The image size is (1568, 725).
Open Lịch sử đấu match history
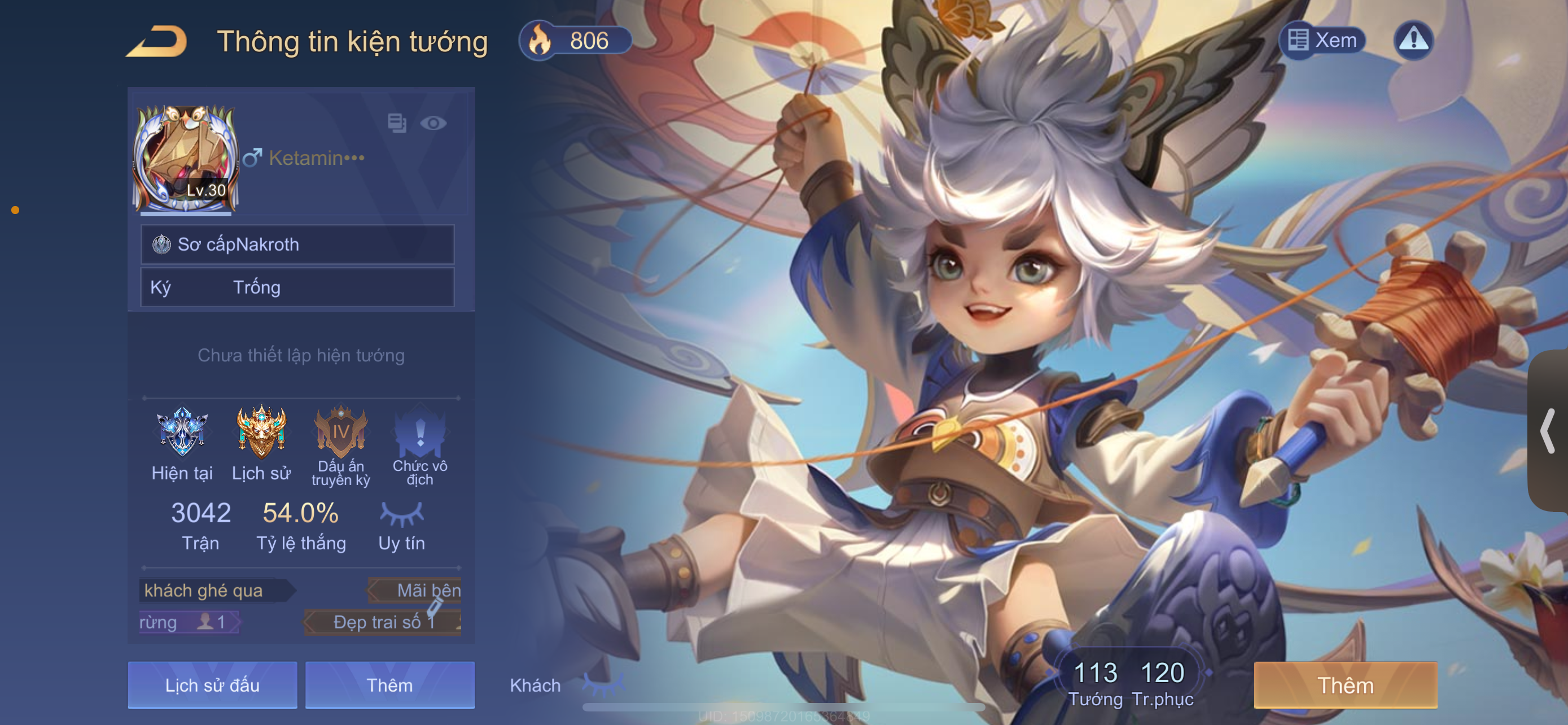click(212, 685)
